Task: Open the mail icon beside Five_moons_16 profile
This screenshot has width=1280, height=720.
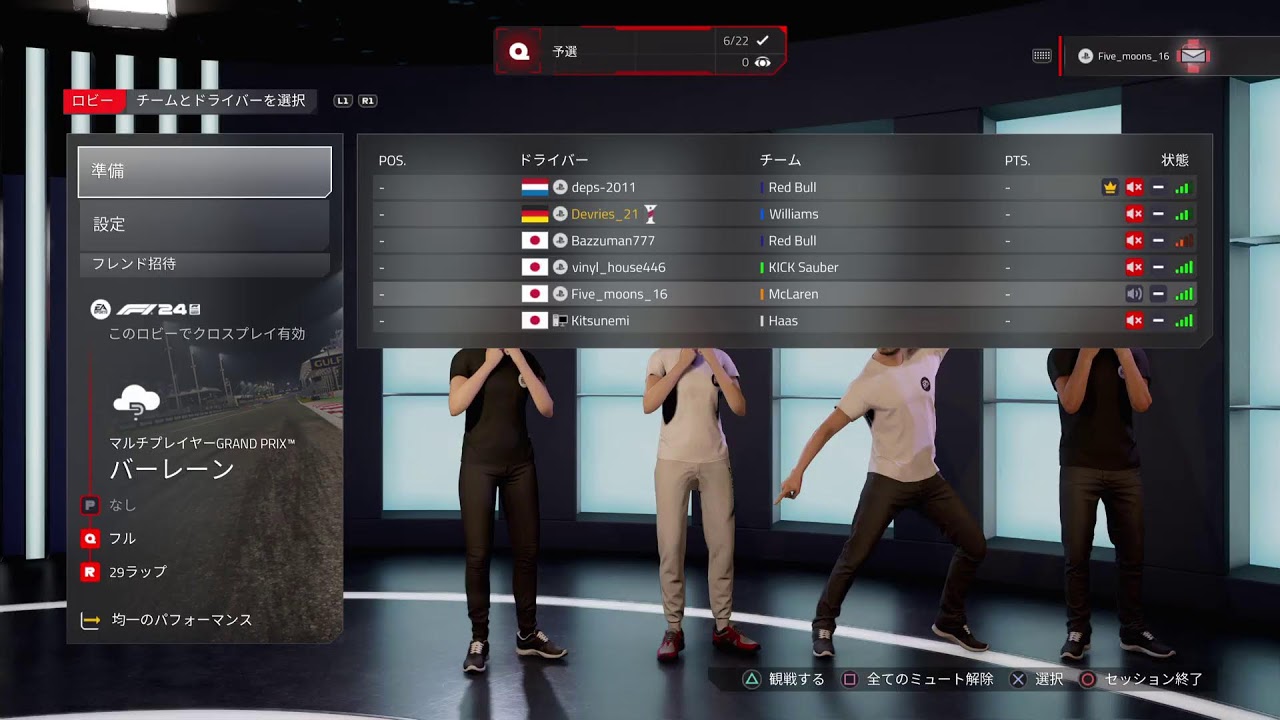Action: 1193,56
